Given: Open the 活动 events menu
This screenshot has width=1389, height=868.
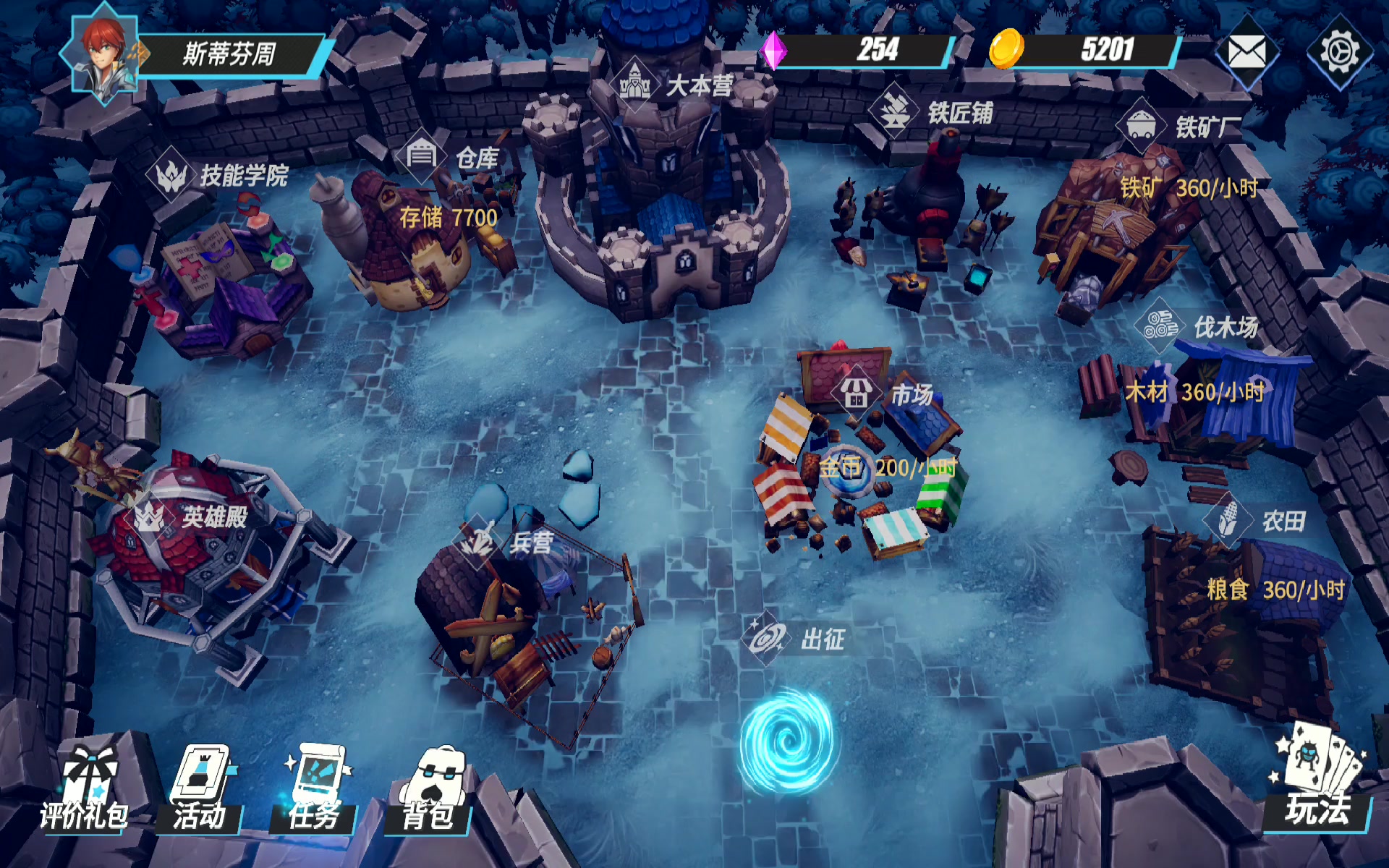Looking at the screenshot, I should [200, 790].
